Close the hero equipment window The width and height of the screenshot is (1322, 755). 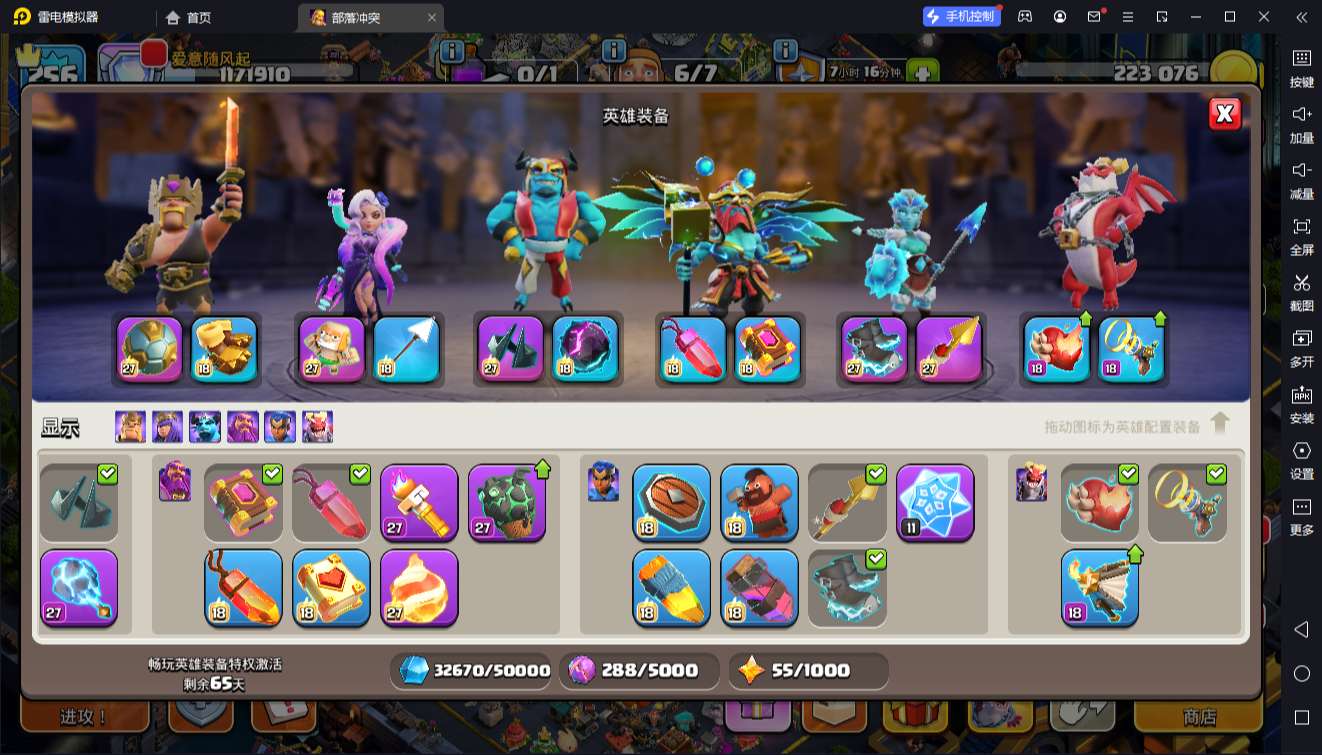pos(1224,114)
